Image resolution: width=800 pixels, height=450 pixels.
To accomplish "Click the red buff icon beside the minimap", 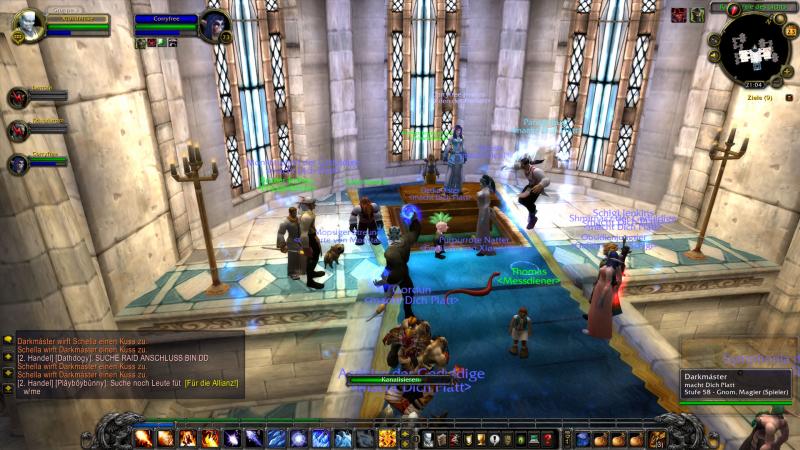I will point(679,15).
